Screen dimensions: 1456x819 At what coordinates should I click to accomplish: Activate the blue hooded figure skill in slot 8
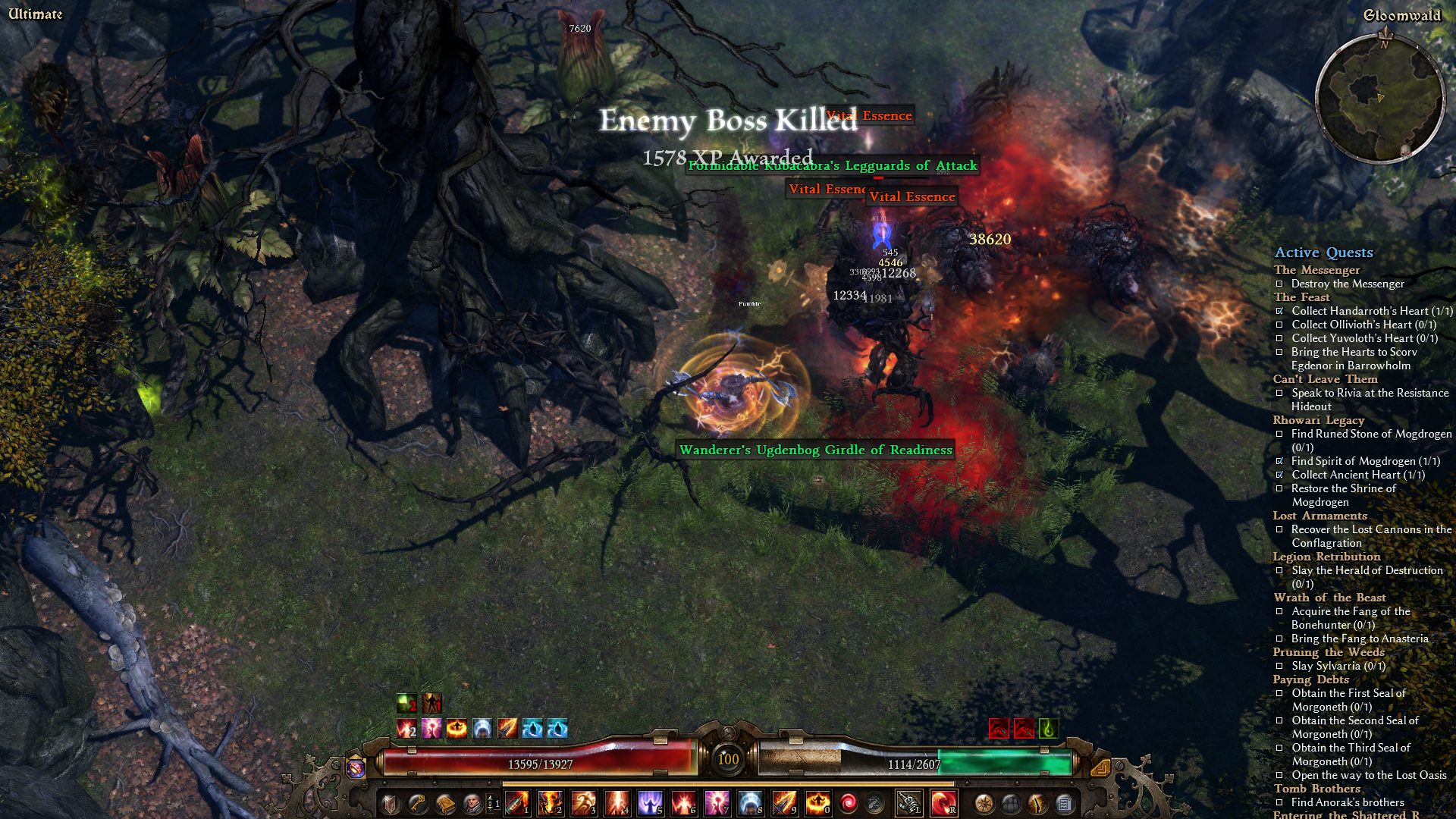tap(750, 802)
